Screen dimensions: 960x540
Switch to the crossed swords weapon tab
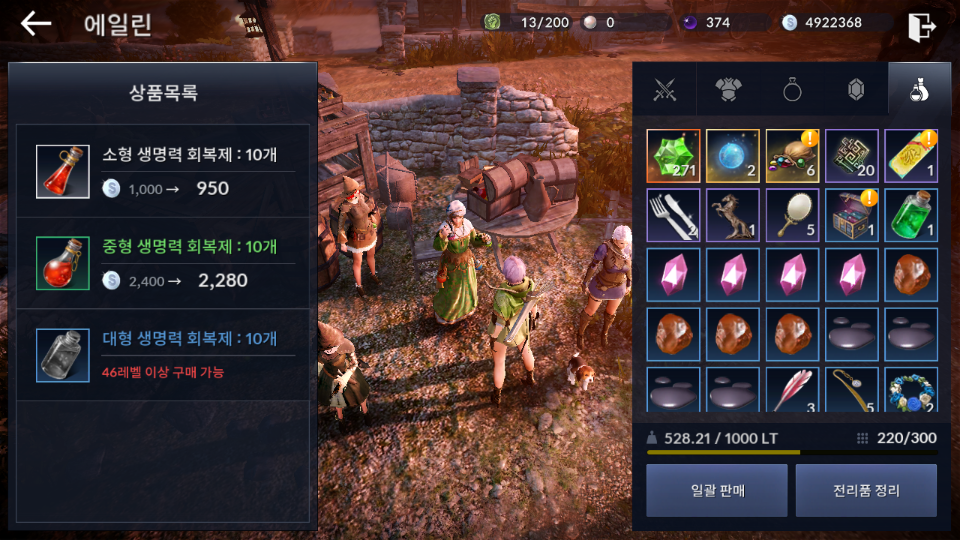664,90
